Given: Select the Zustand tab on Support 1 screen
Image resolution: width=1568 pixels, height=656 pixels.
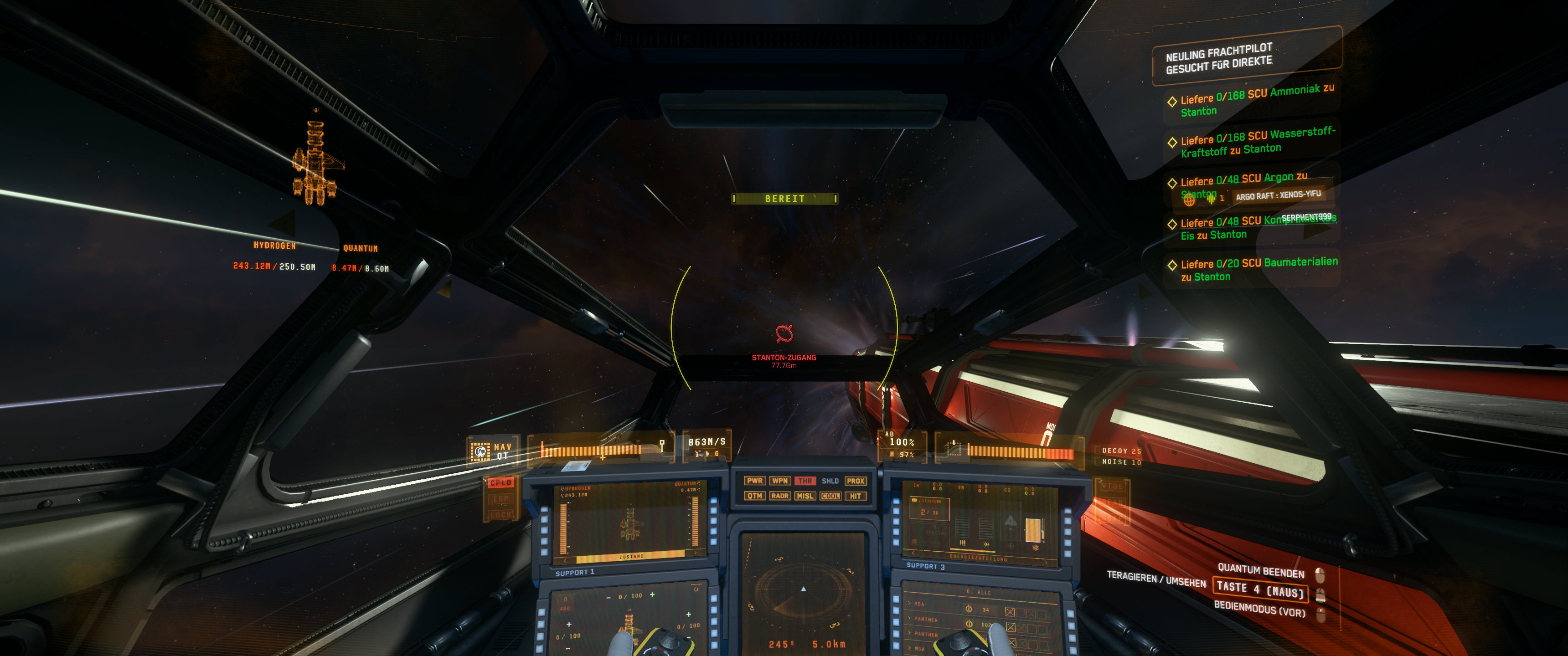Looking at the screenshot, I should 630,557.
